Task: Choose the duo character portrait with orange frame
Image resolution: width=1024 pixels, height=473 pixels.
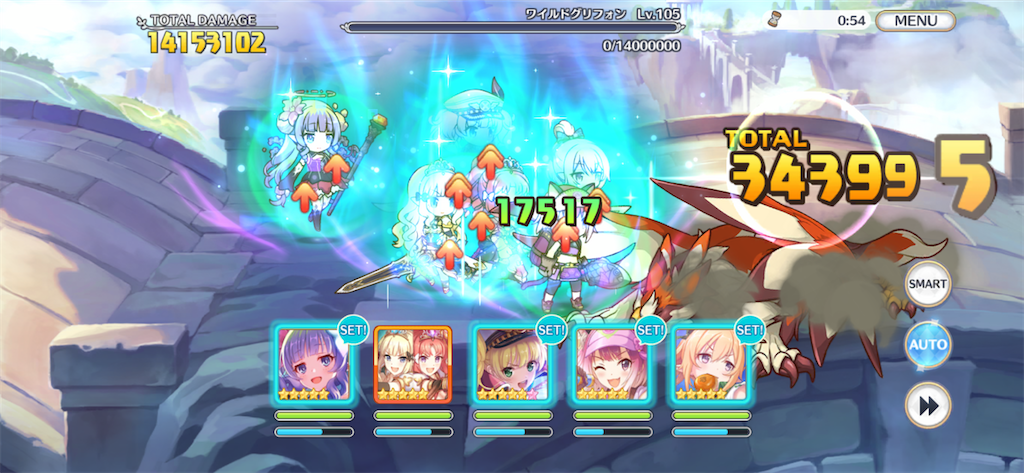Action: coord(413,364)
